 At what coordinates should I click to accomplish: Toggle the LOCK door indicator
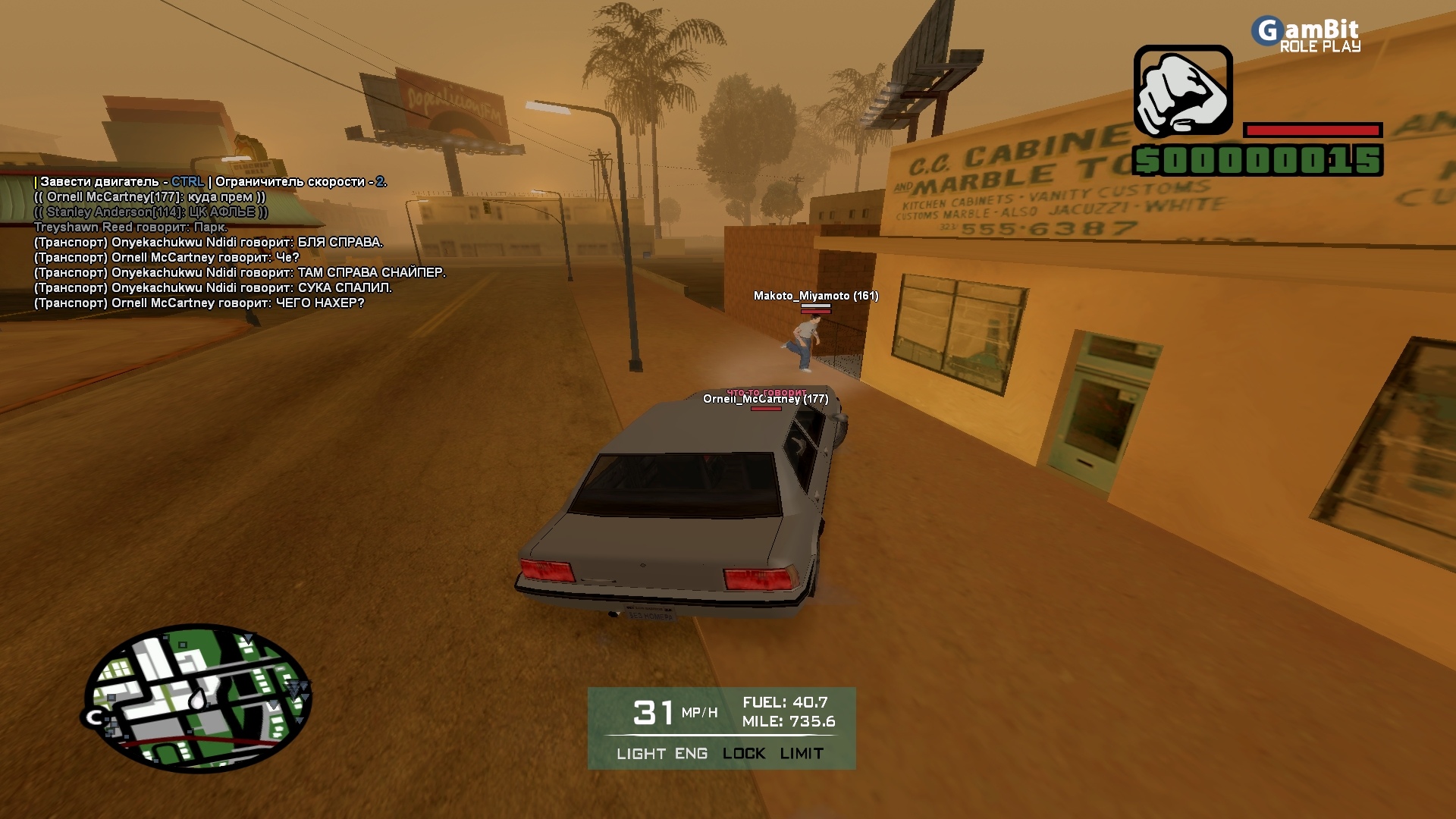click(x=743, y=754)
